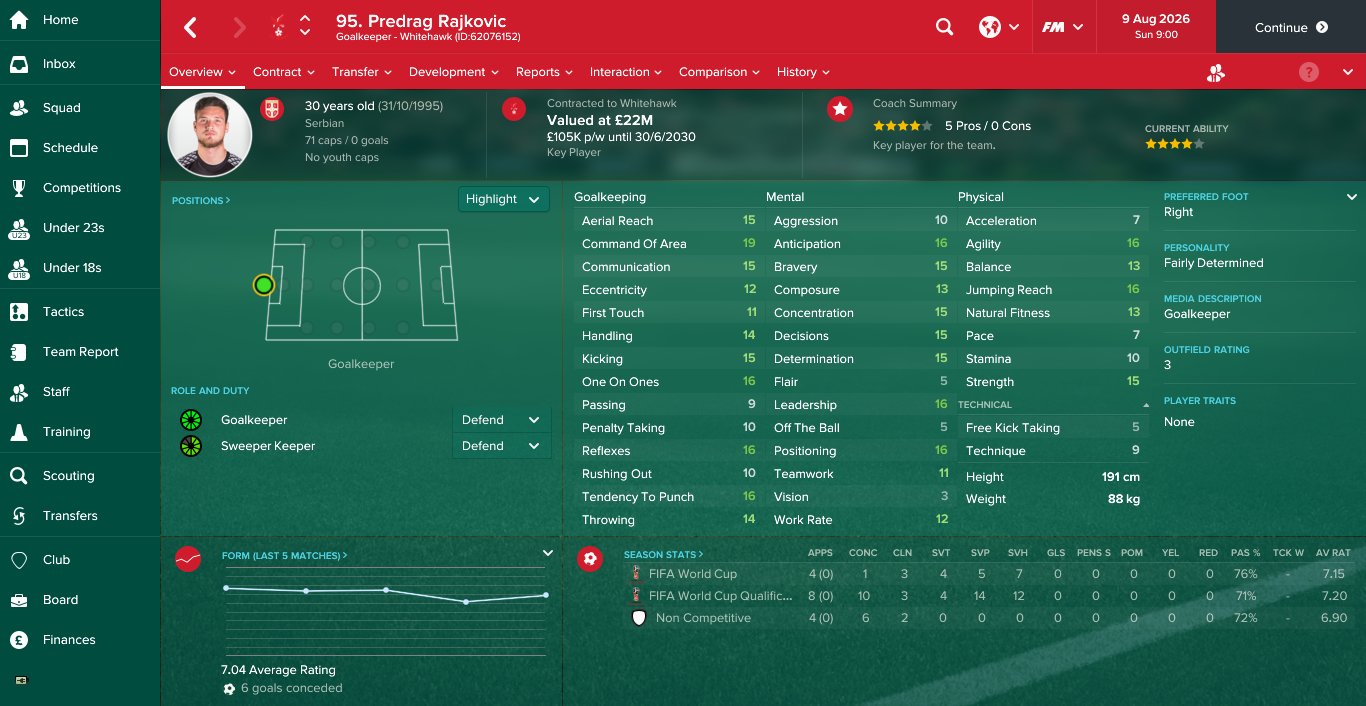Screen dimensions: 1366x706
Task: Go back with the left arrow
Action: coord(190,27)
